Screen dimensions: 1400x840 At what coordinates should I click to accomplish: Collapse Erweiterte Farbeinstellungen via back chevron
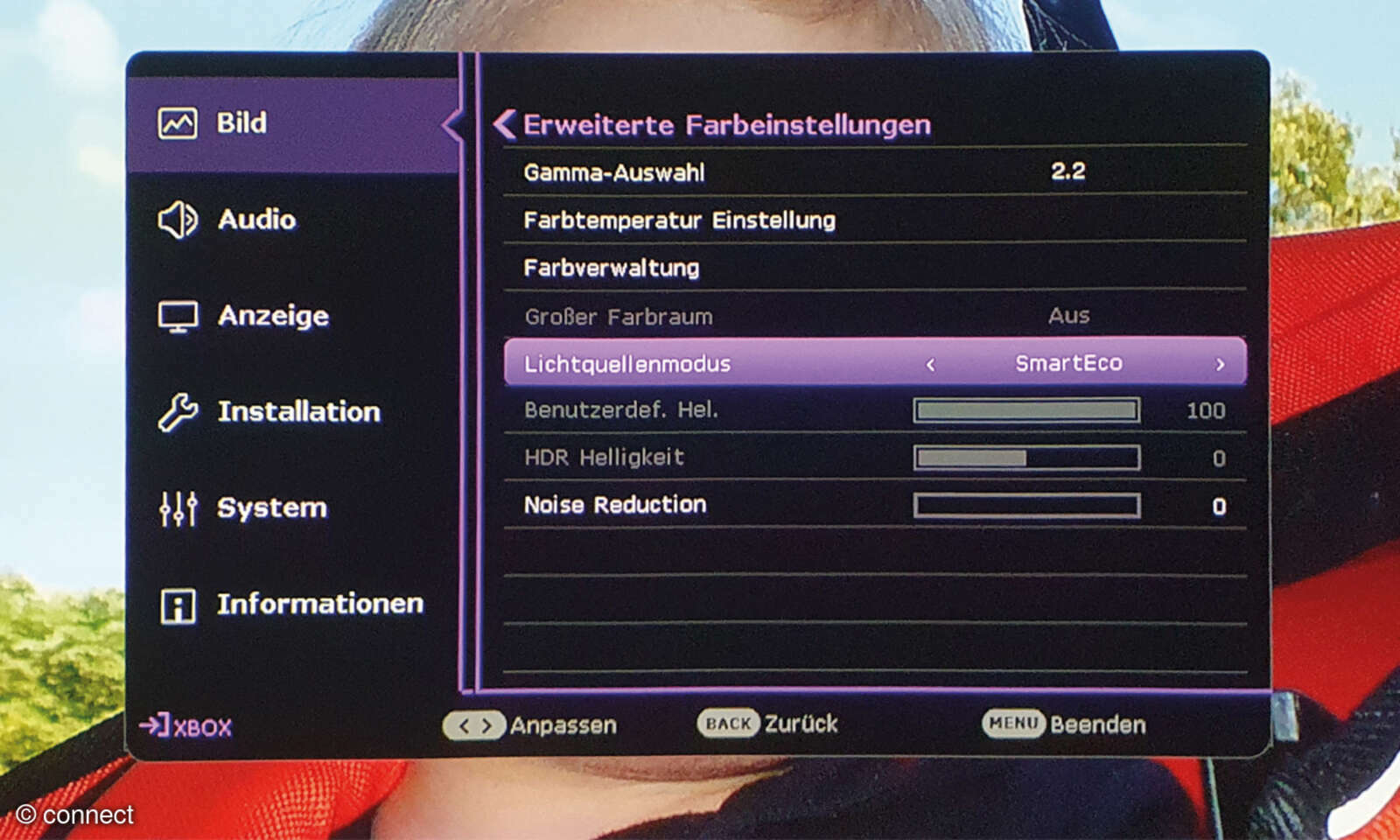(x=504, y=124)
